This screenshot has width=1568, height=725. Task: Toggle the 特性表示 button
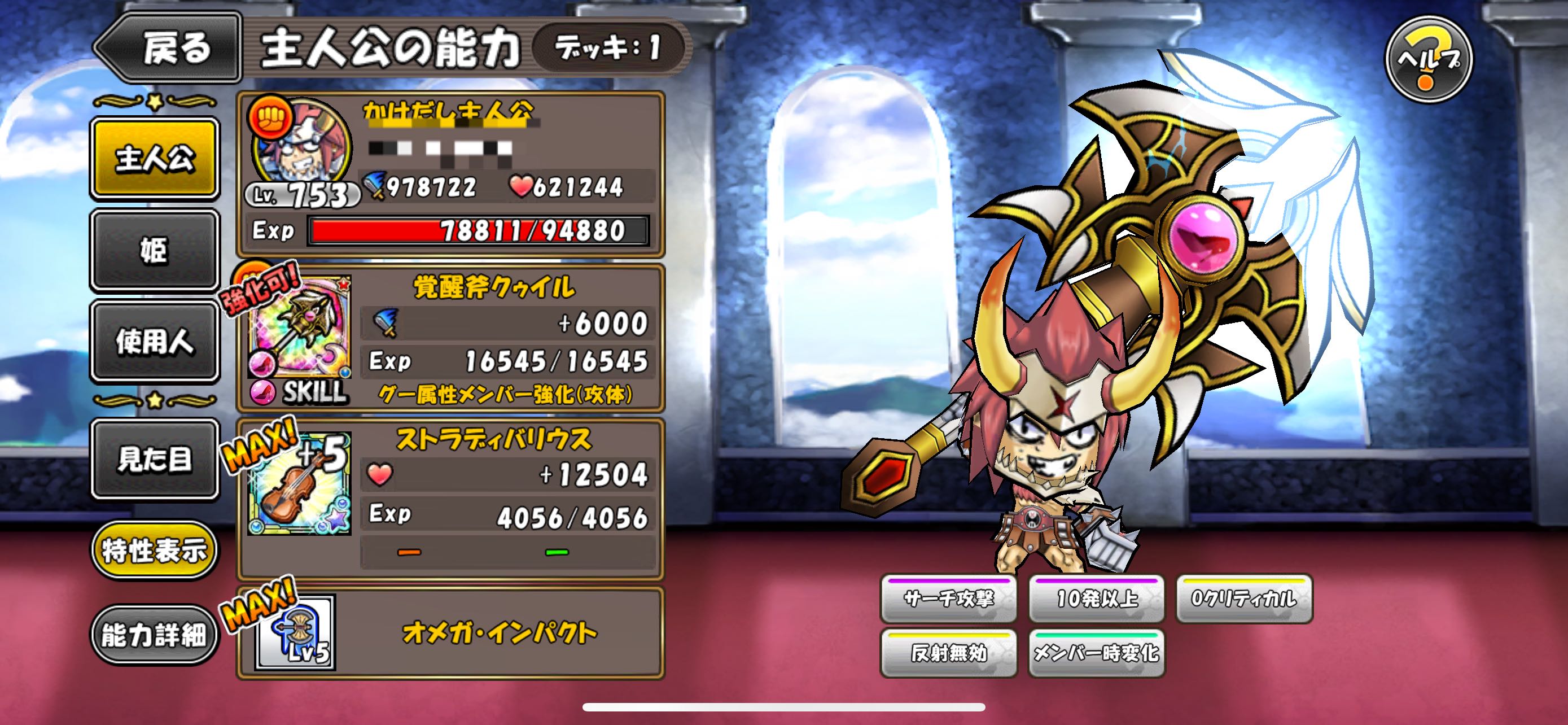[155, 551]
